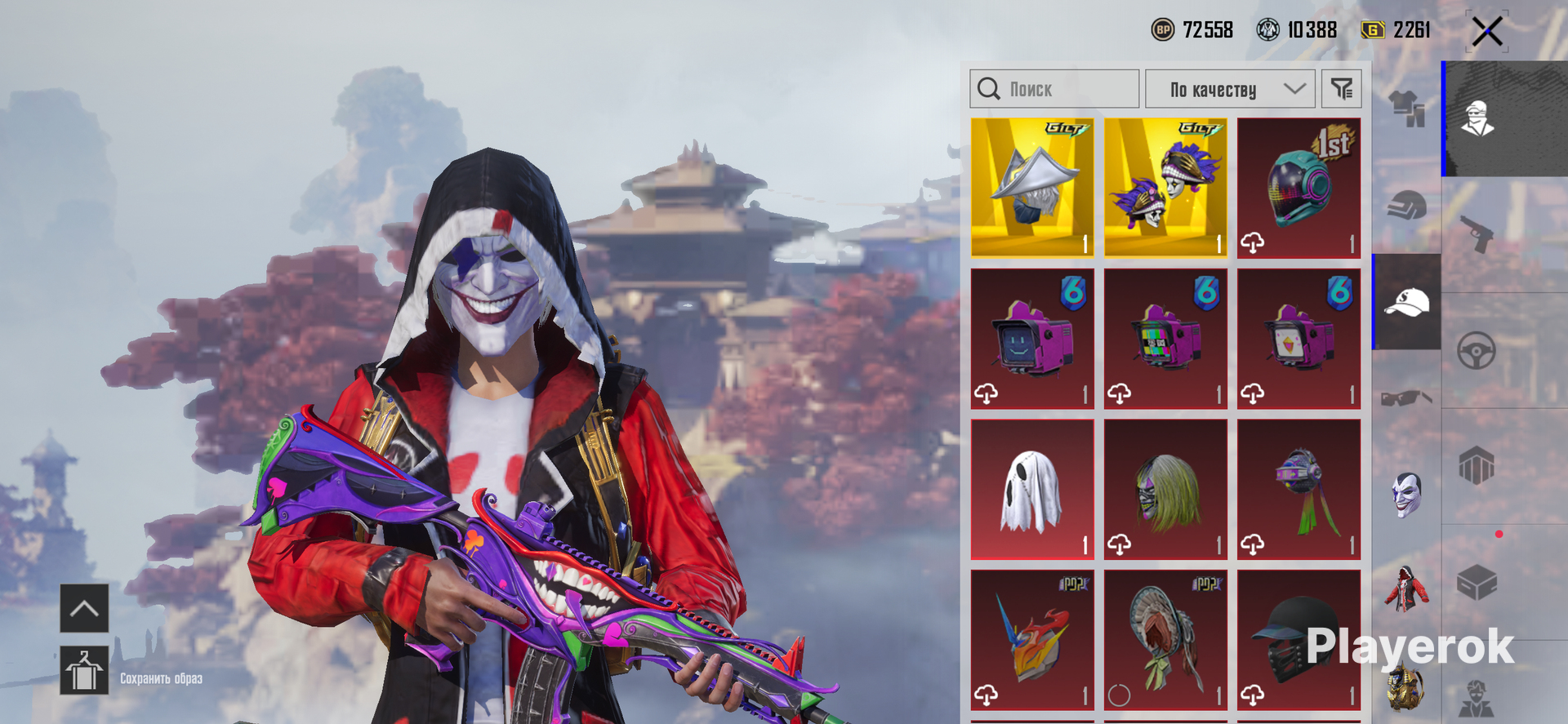Screen dimensions: 1568x724
Task: Select the white pirate hat item
Action: 1032,188
